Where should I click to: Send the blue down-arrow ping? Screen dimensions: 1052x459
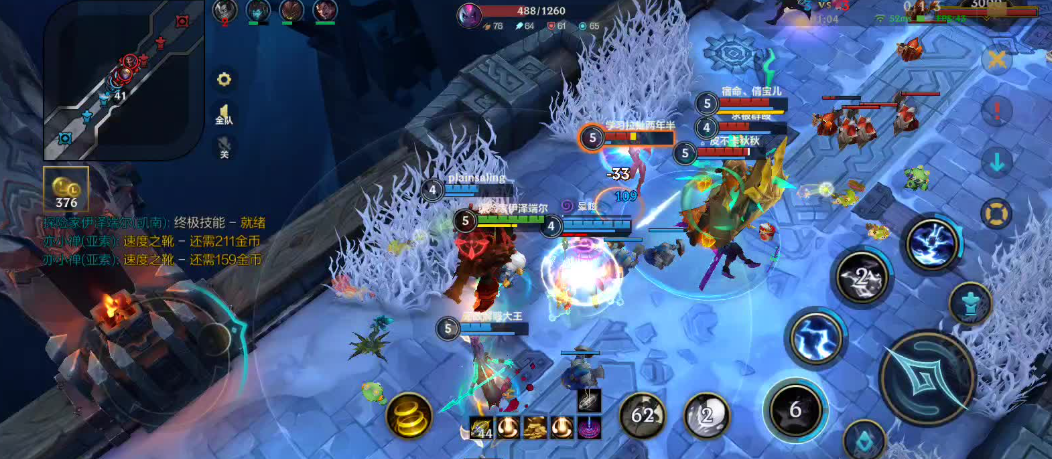pos(996,161)
